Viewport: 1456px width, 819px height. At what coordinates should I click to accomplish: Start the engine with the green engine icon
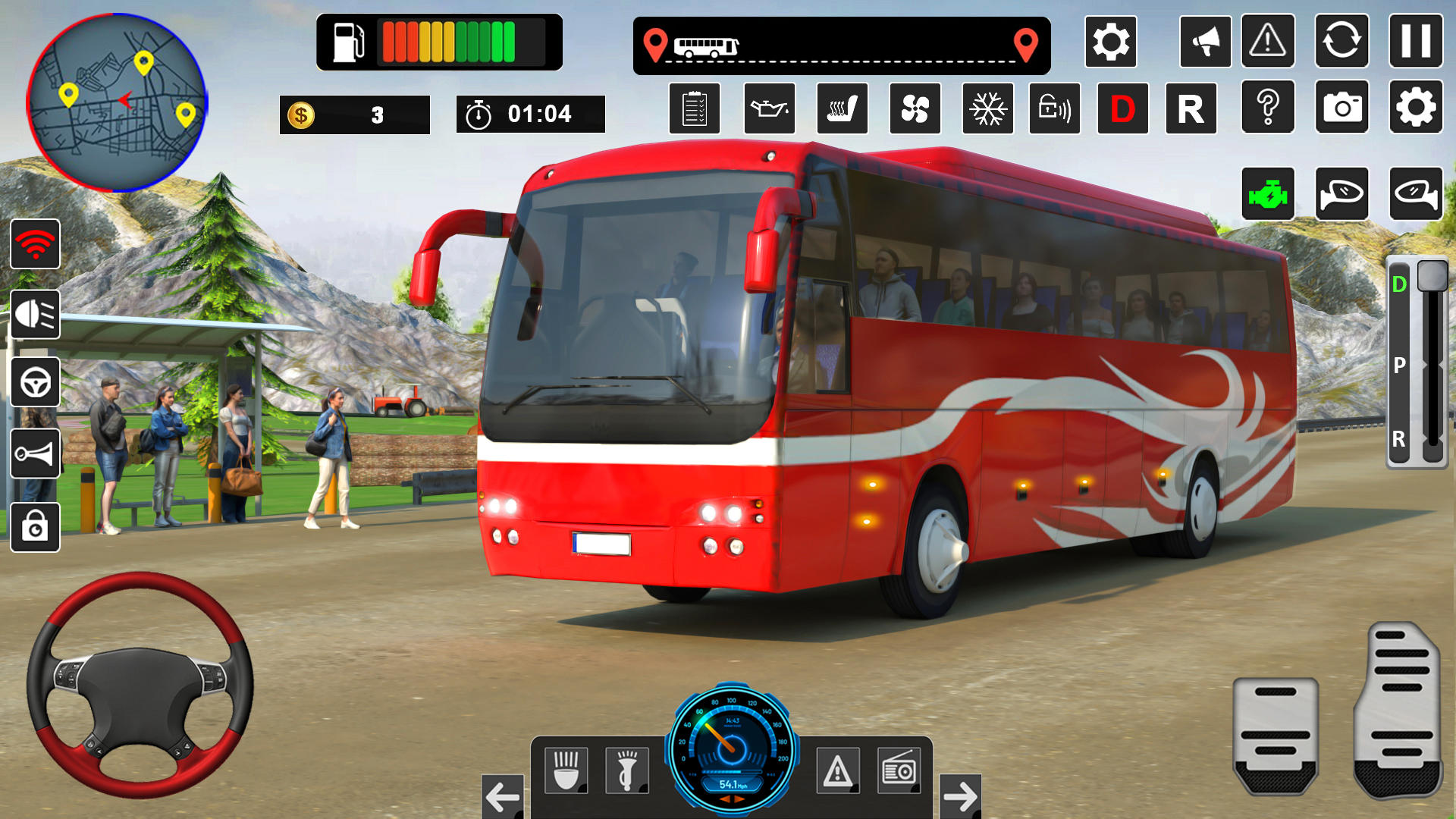[x=1267, y=194]
